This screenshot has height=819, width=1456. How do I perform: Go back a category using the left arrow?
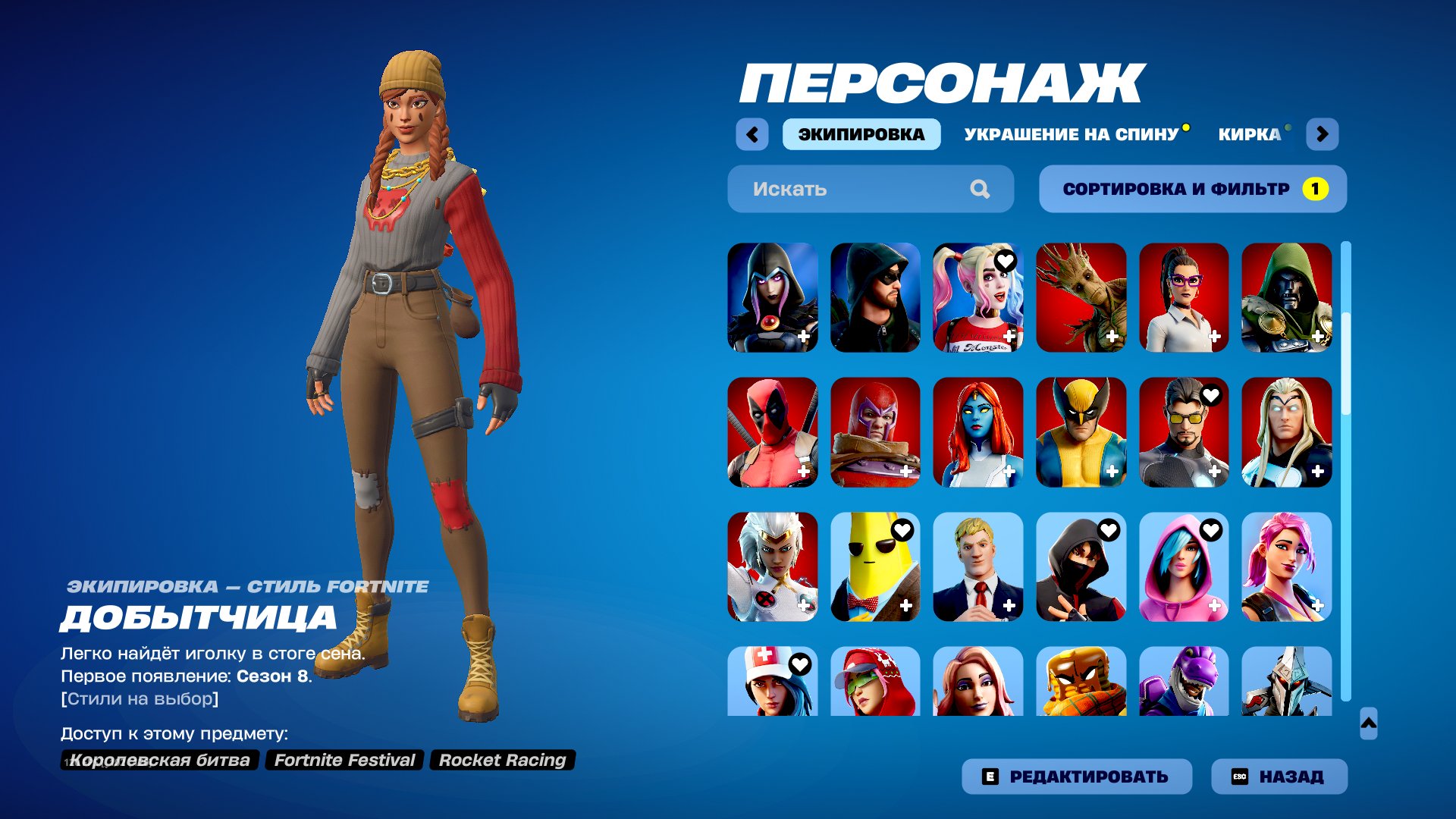(752, 133)
